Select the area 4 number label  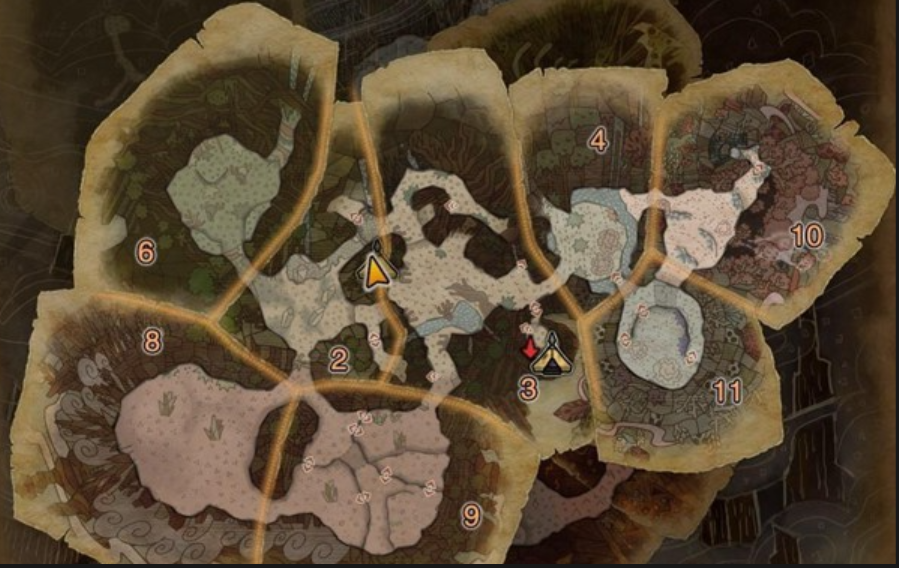[x=598, y=142]
